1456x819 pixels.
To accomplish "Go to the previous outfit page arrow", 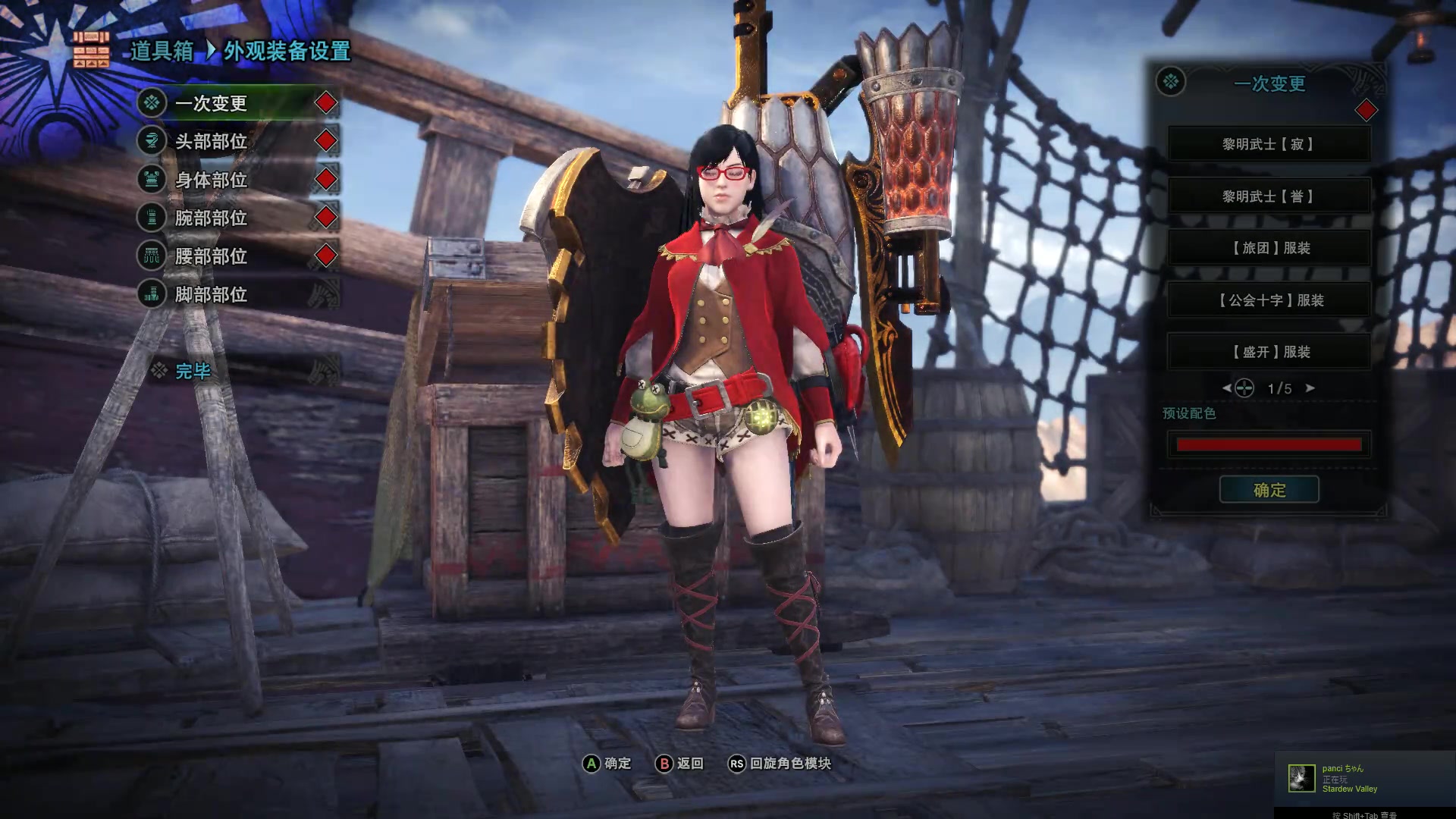I will (x=1226, y=388).
